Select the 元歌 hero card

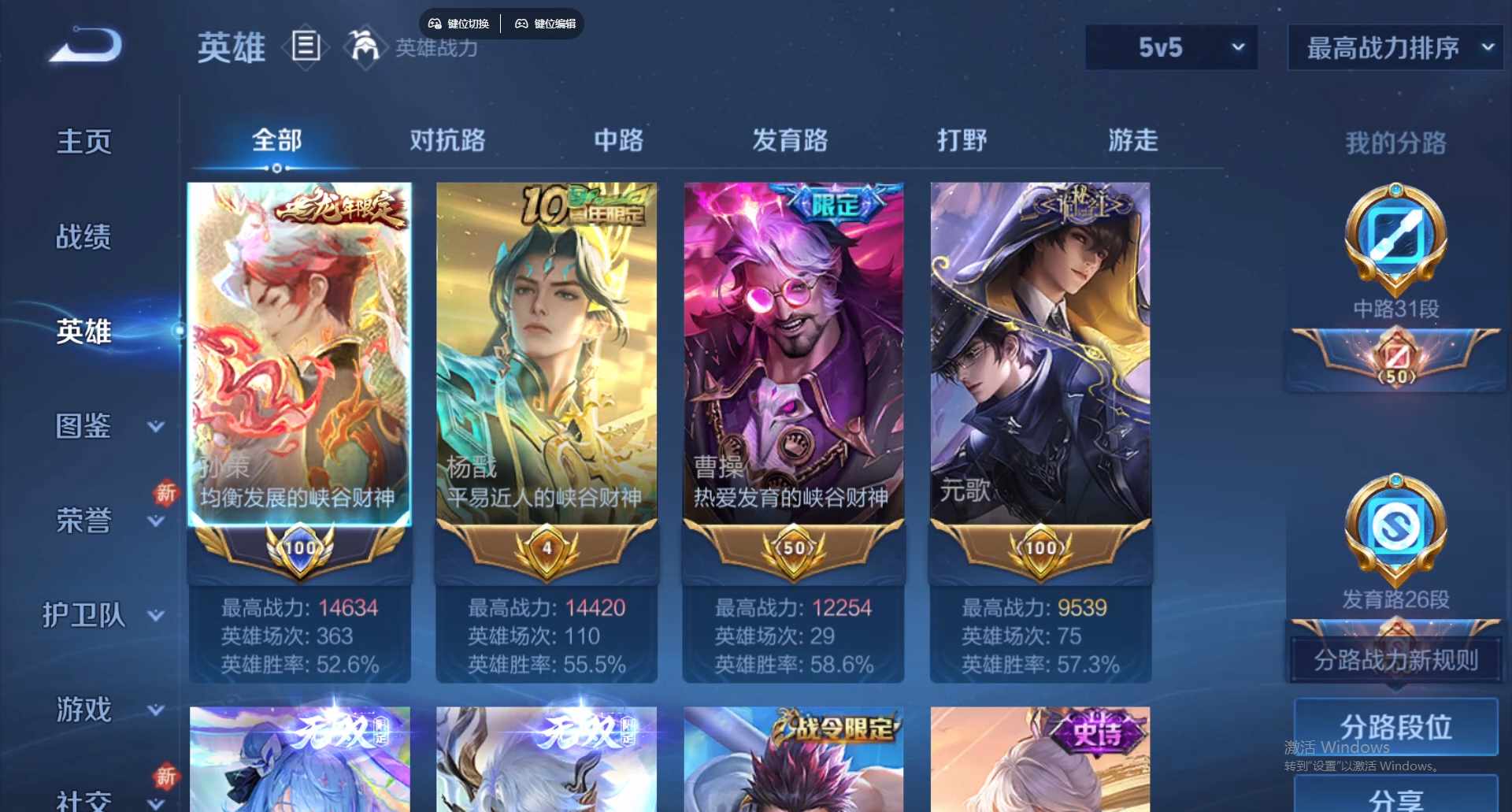(x=1040, y=354)
